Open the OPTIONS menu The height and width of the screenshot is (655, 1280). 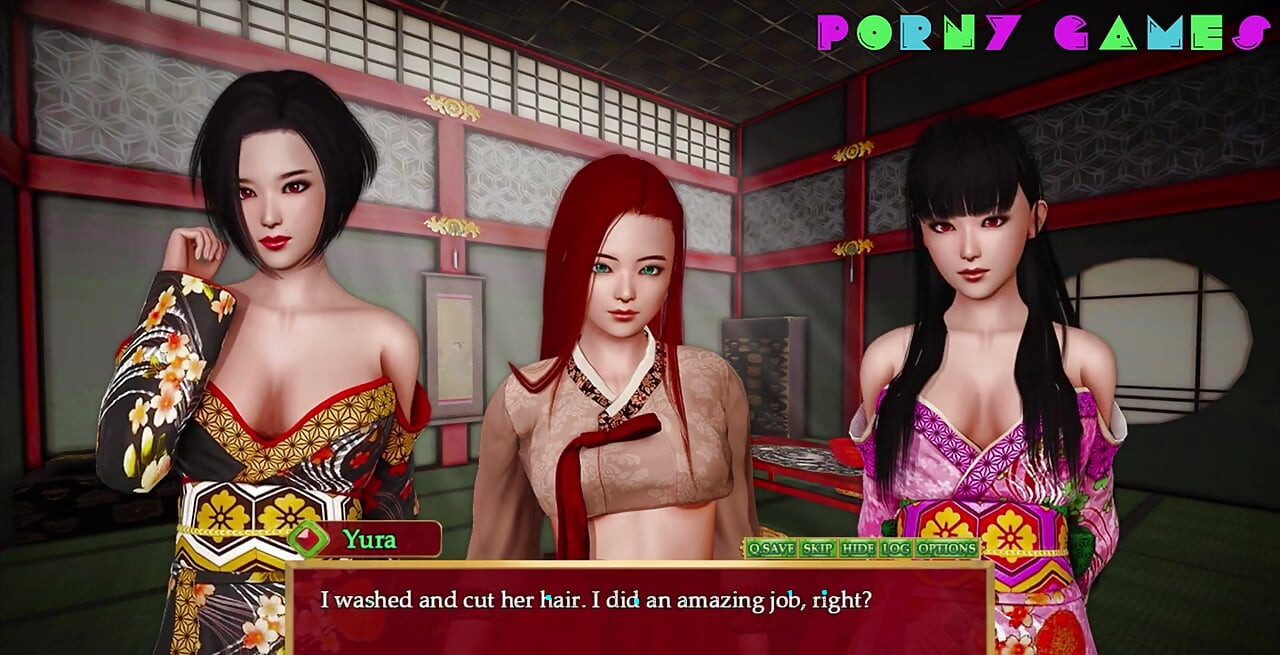(x=947, y=548)
